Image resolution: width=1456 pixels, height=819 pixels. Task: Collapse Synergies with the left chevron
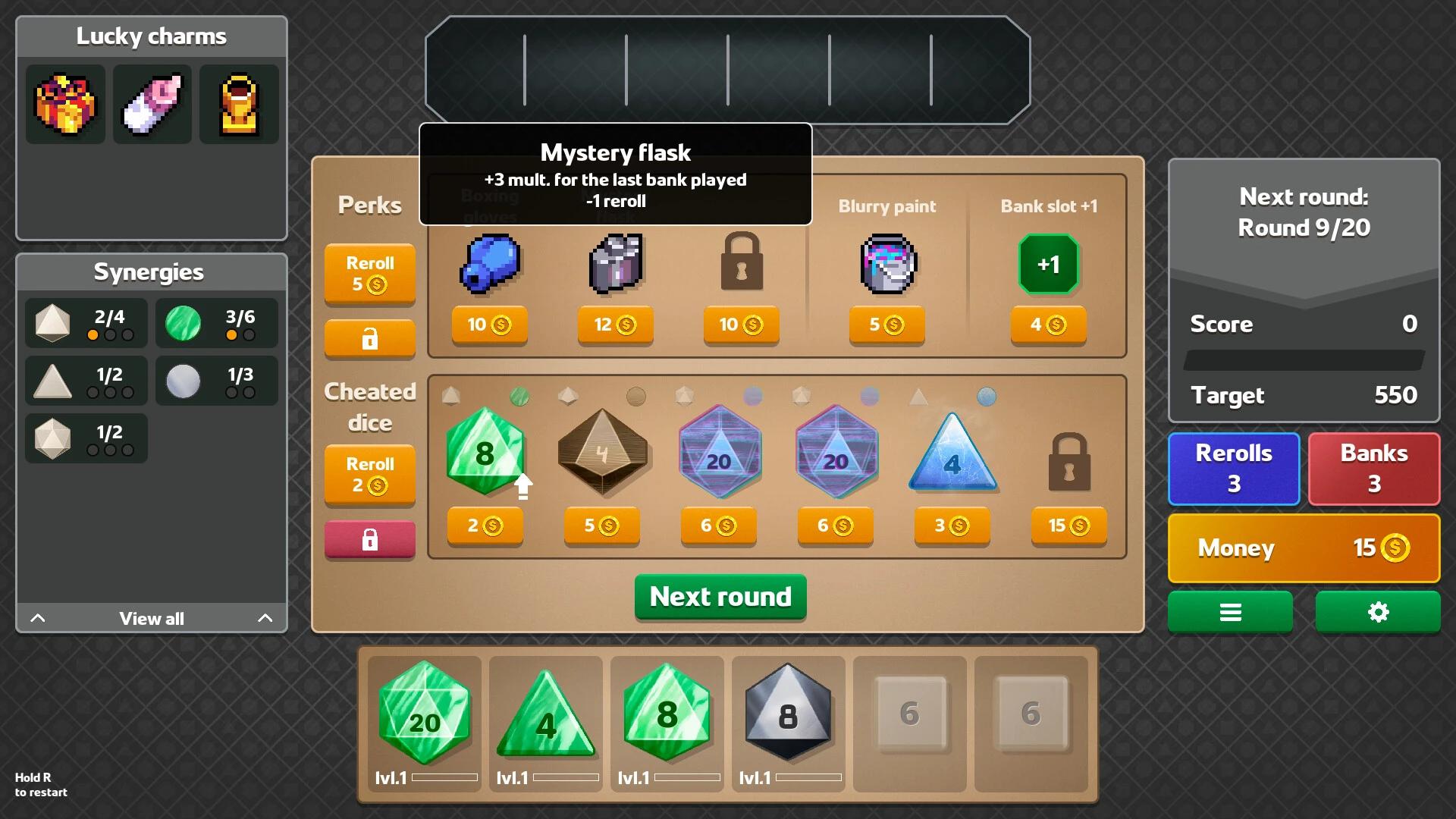(x=38, y=618)
